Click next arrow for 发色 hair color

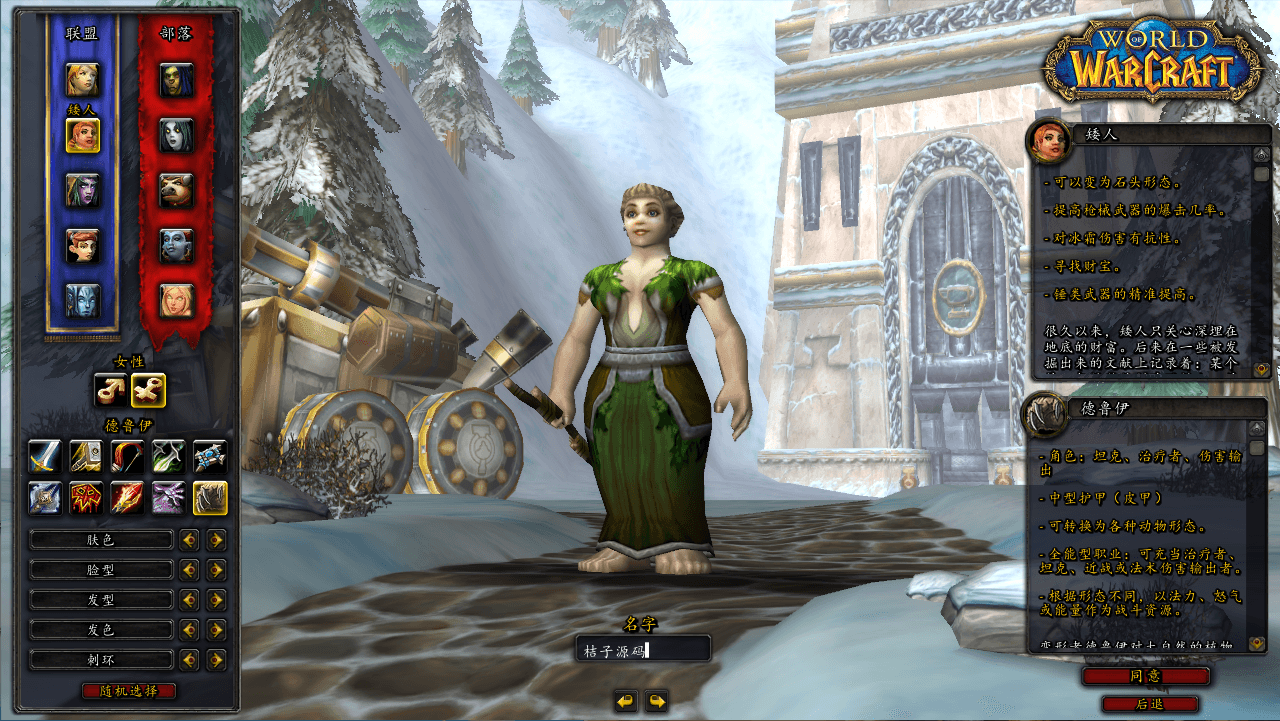(x=215, y=630)
